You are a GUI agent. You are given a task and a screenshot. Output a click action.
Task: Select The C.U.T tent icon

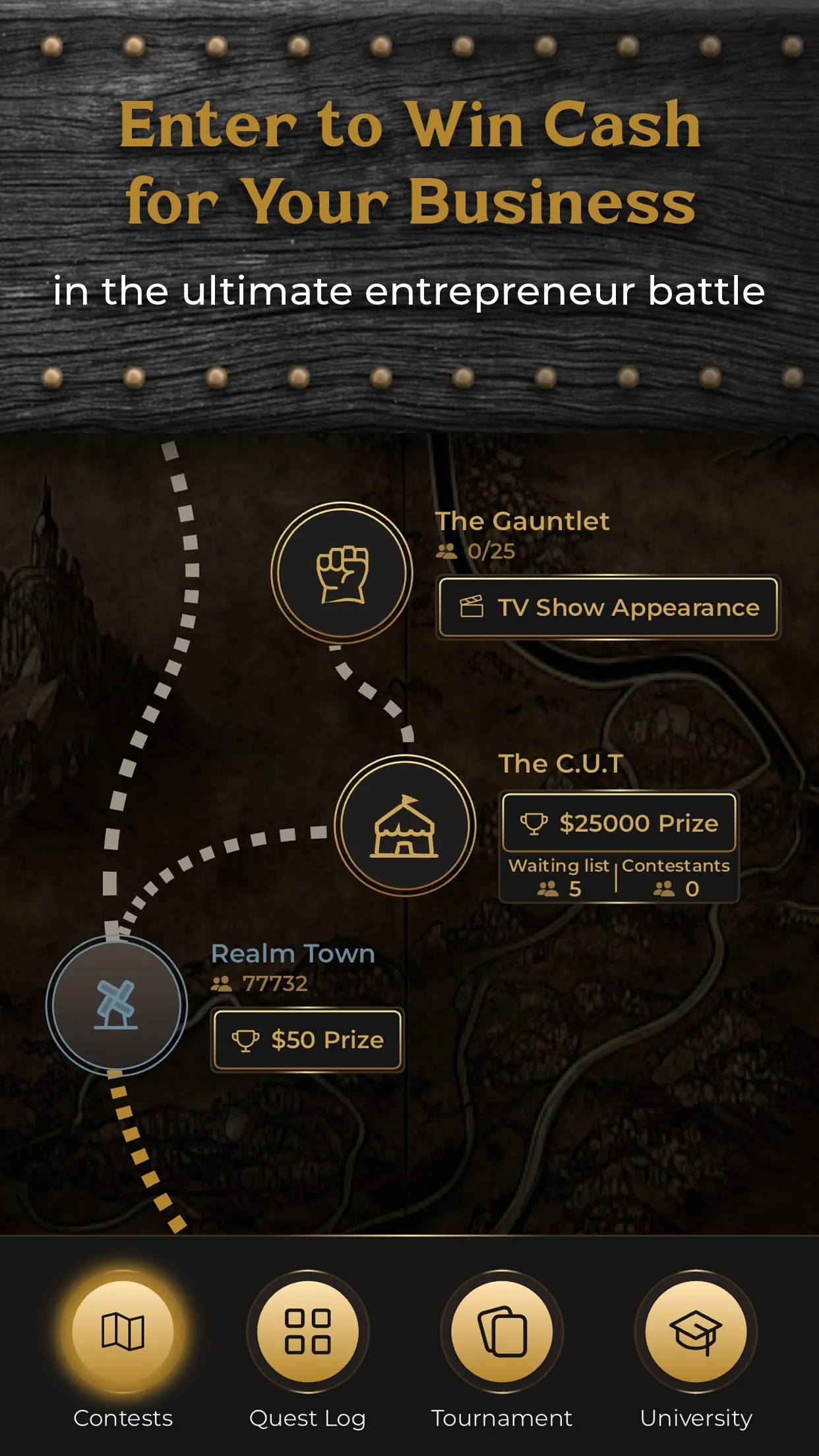point(405,826)
